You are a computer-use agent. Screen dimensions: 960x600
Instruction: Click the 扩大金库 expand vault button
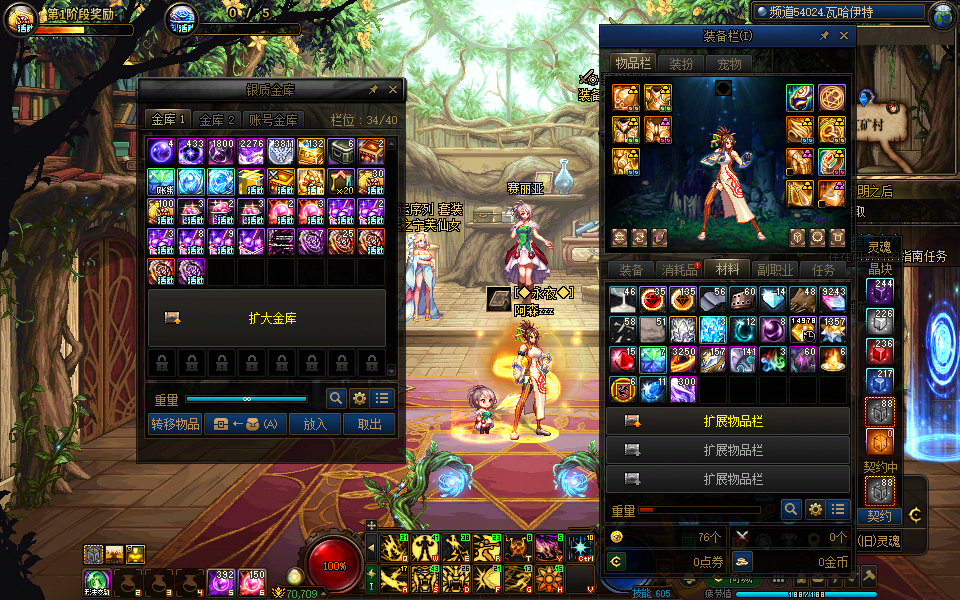[x=266, y=318]
